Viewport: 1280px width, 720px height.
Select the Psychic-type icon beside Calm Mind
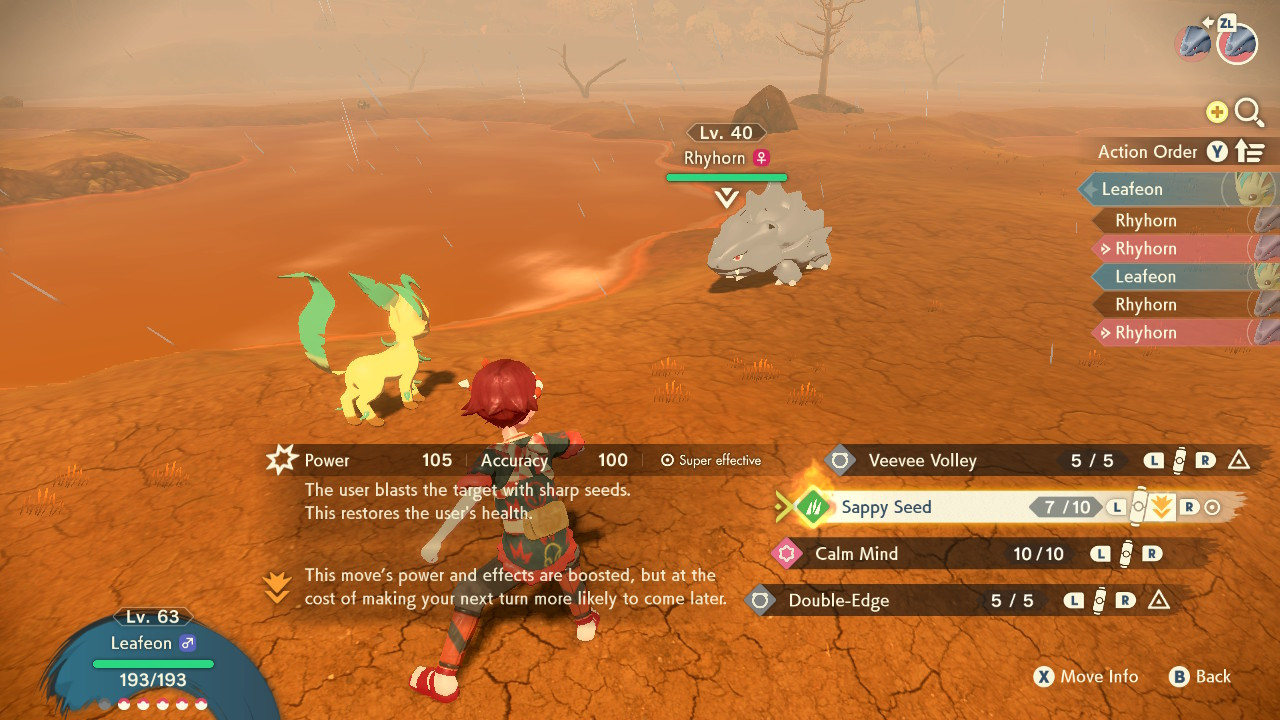786,553
